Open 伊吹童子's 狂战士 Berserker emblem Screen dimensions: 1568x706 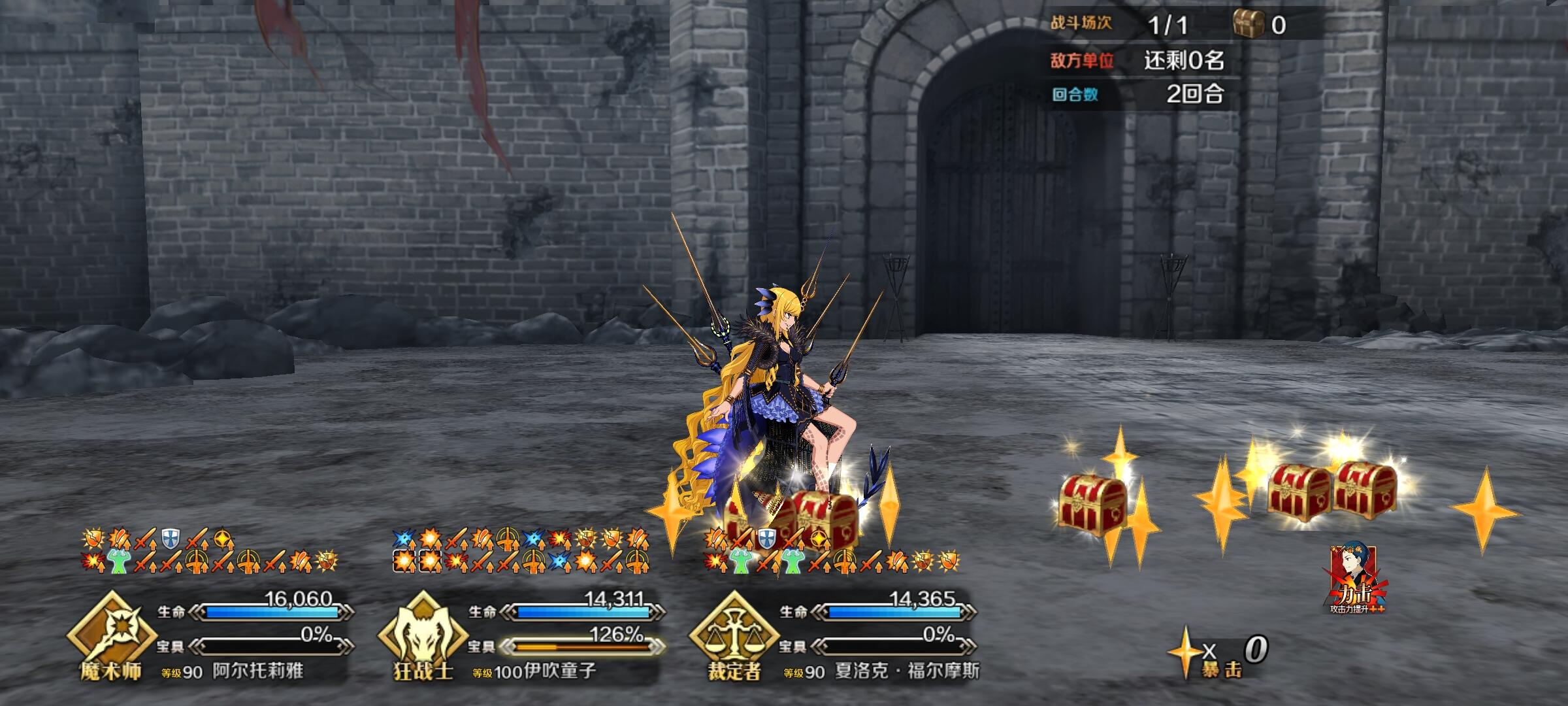coord(423,634)
